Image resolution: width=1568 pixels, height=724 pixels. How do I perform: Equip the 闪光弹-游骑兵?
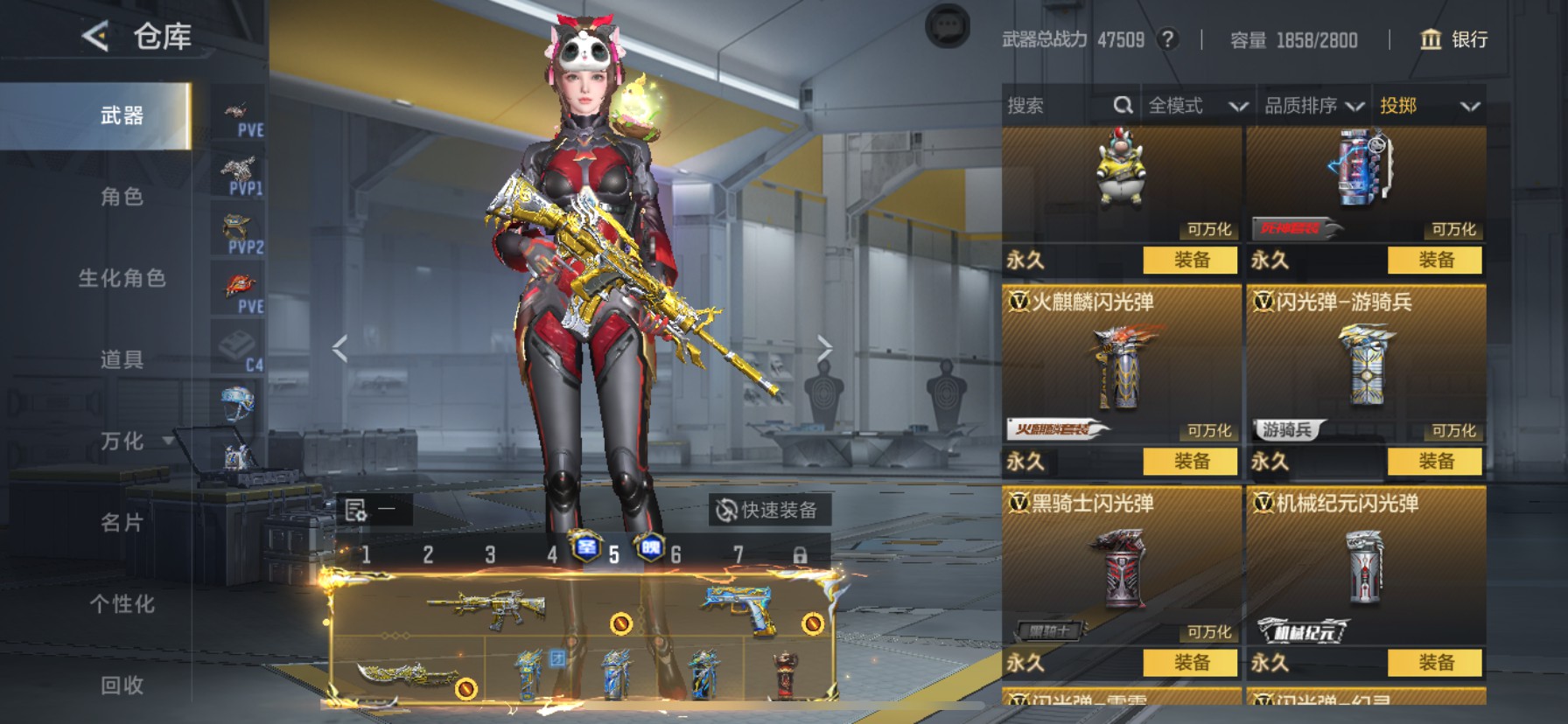(x=1435, y=461)
